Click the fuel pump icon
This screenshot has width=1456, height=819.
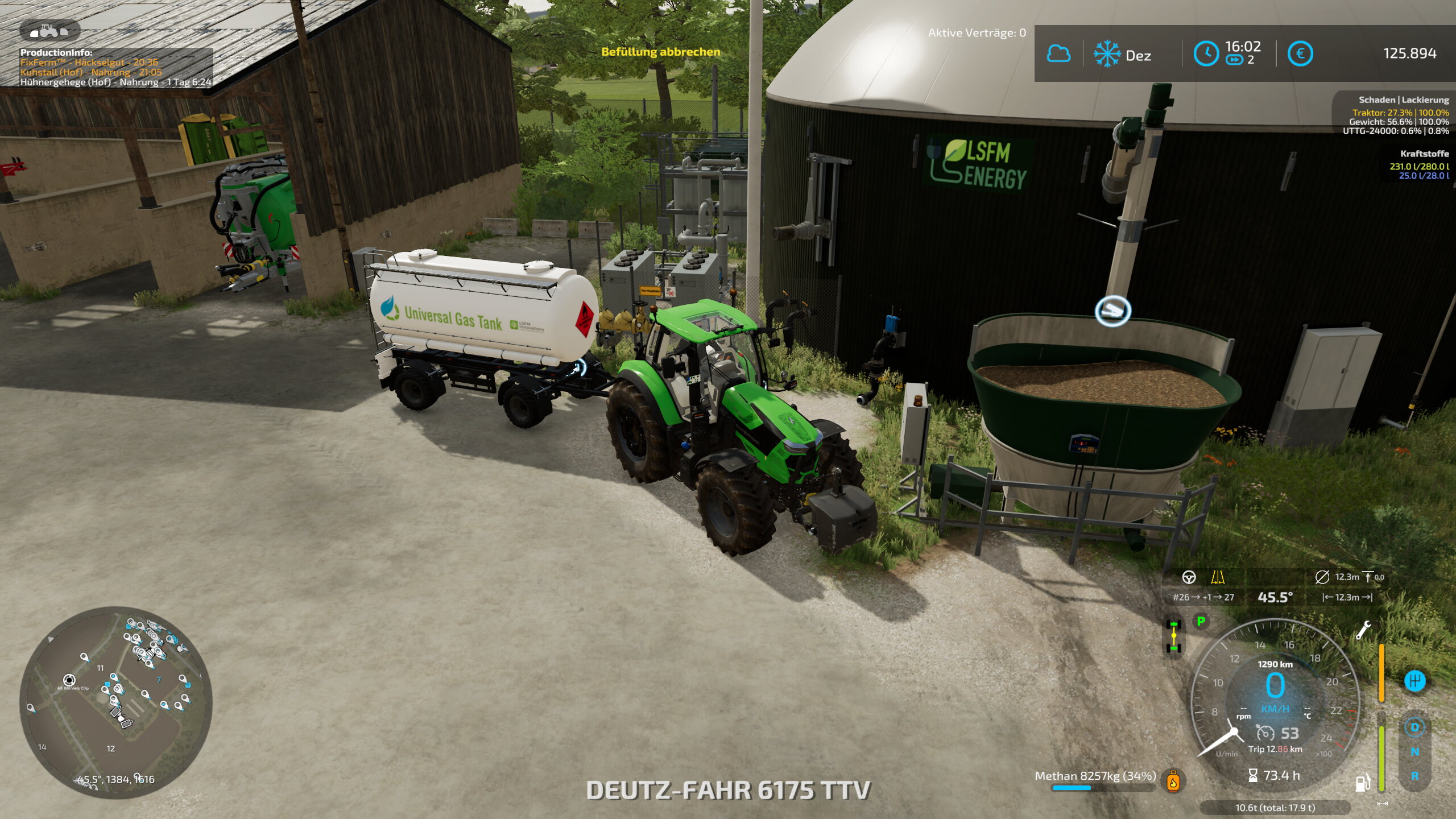pyautogui.click(x=1362, y=783)
